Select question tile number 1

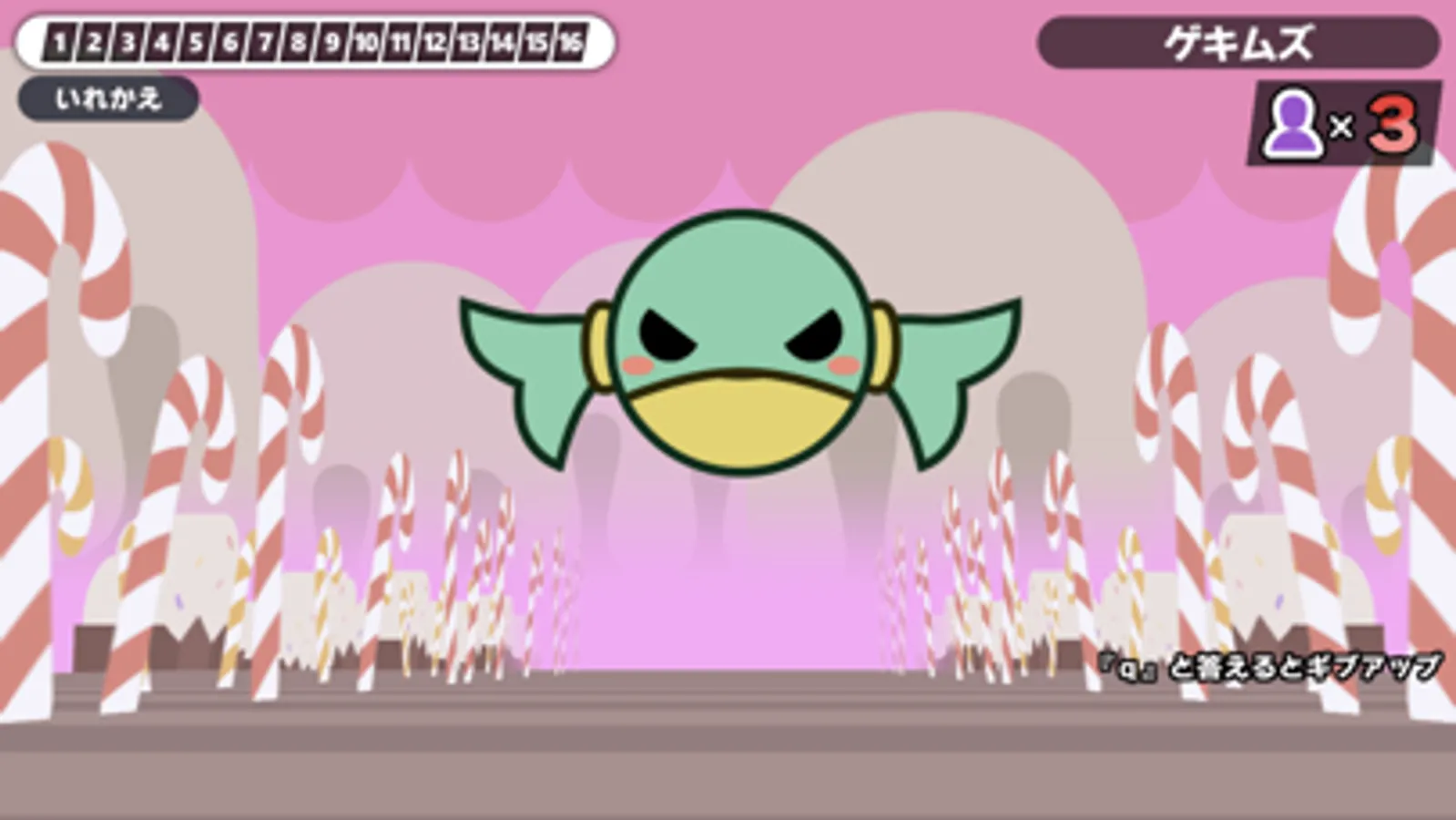point(60,42)
